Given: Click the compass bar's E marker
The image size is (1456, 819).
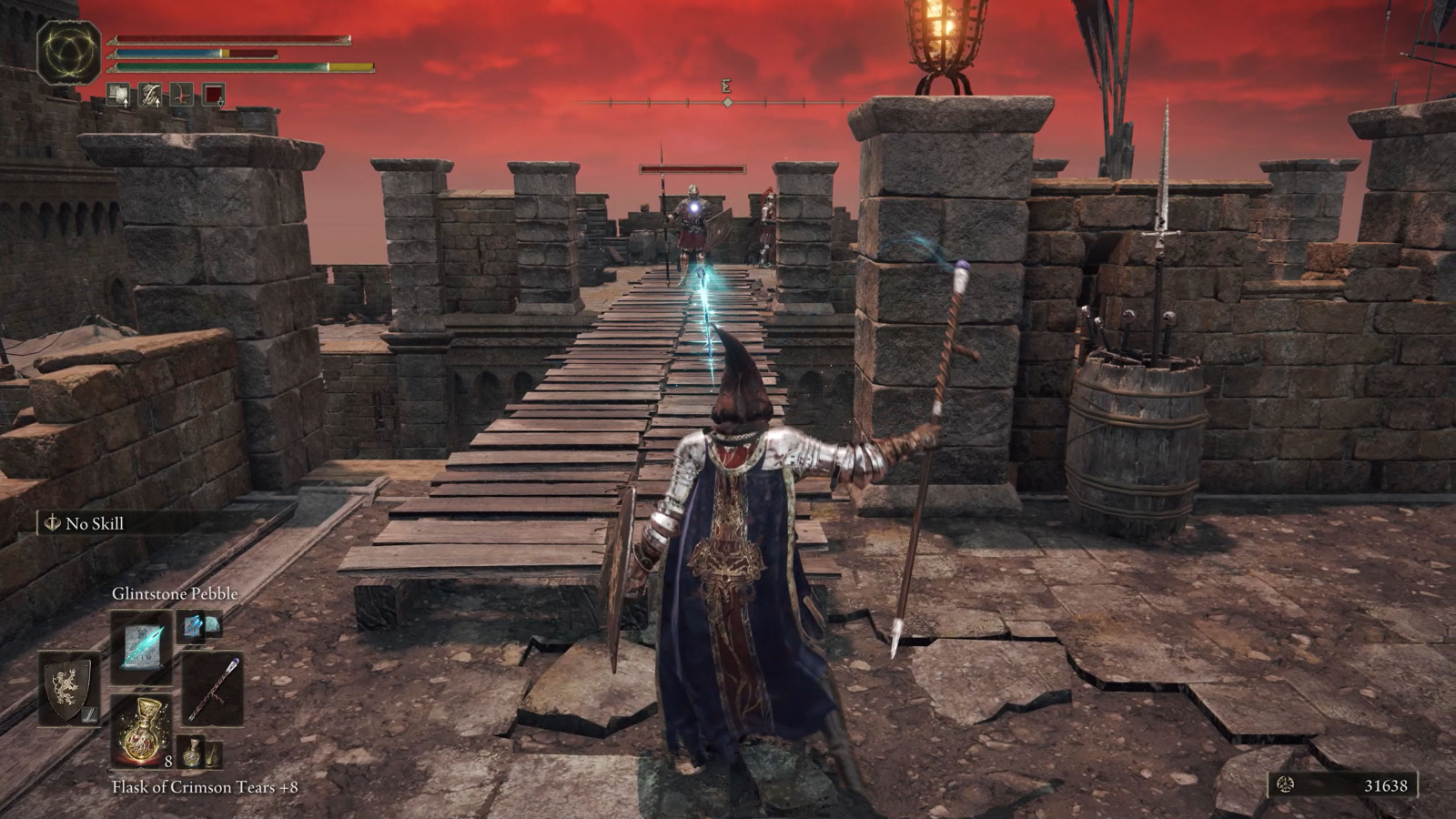Looking at the screenshot, I should (x=726, y=87).
